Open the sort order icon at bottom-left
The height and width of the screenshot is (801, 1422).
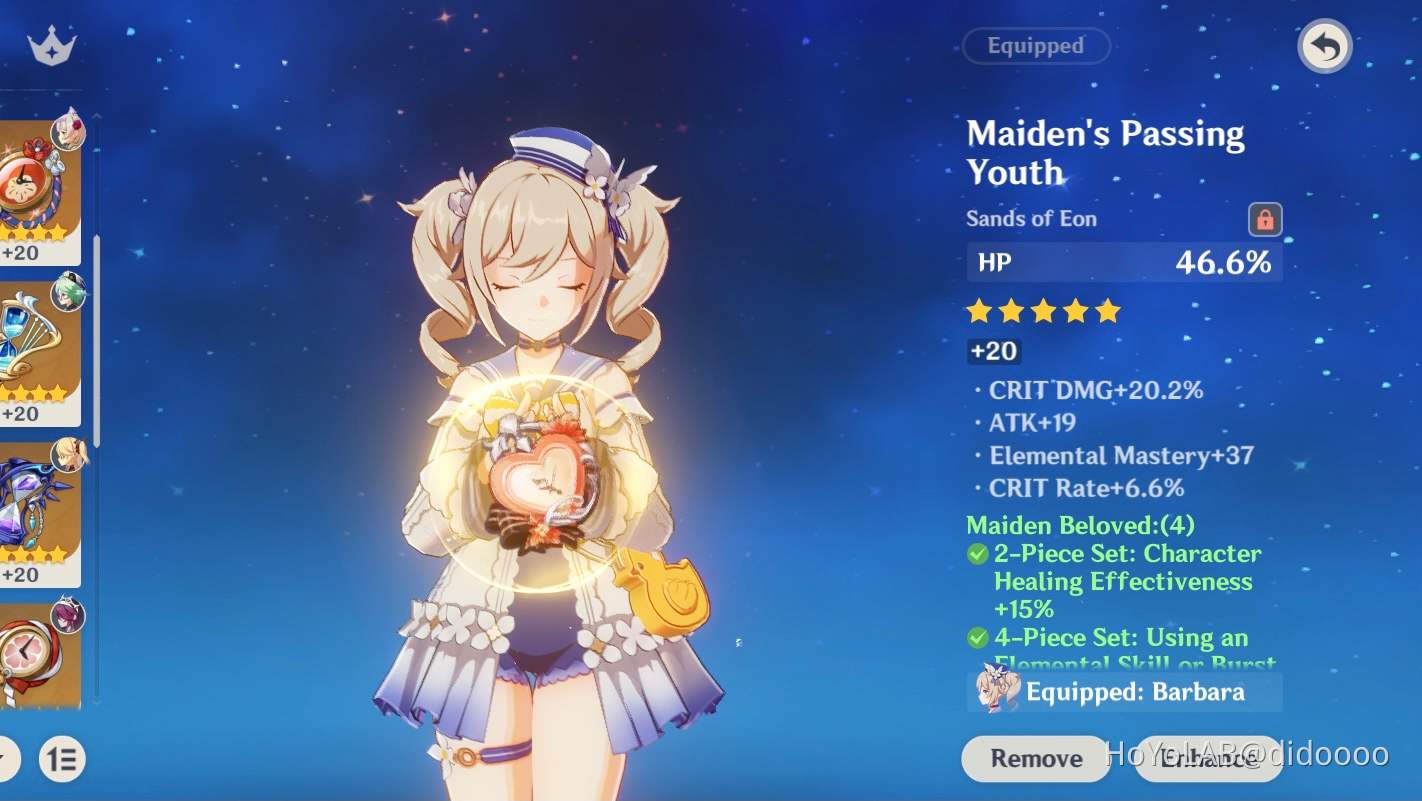click(x=62, y=760)
